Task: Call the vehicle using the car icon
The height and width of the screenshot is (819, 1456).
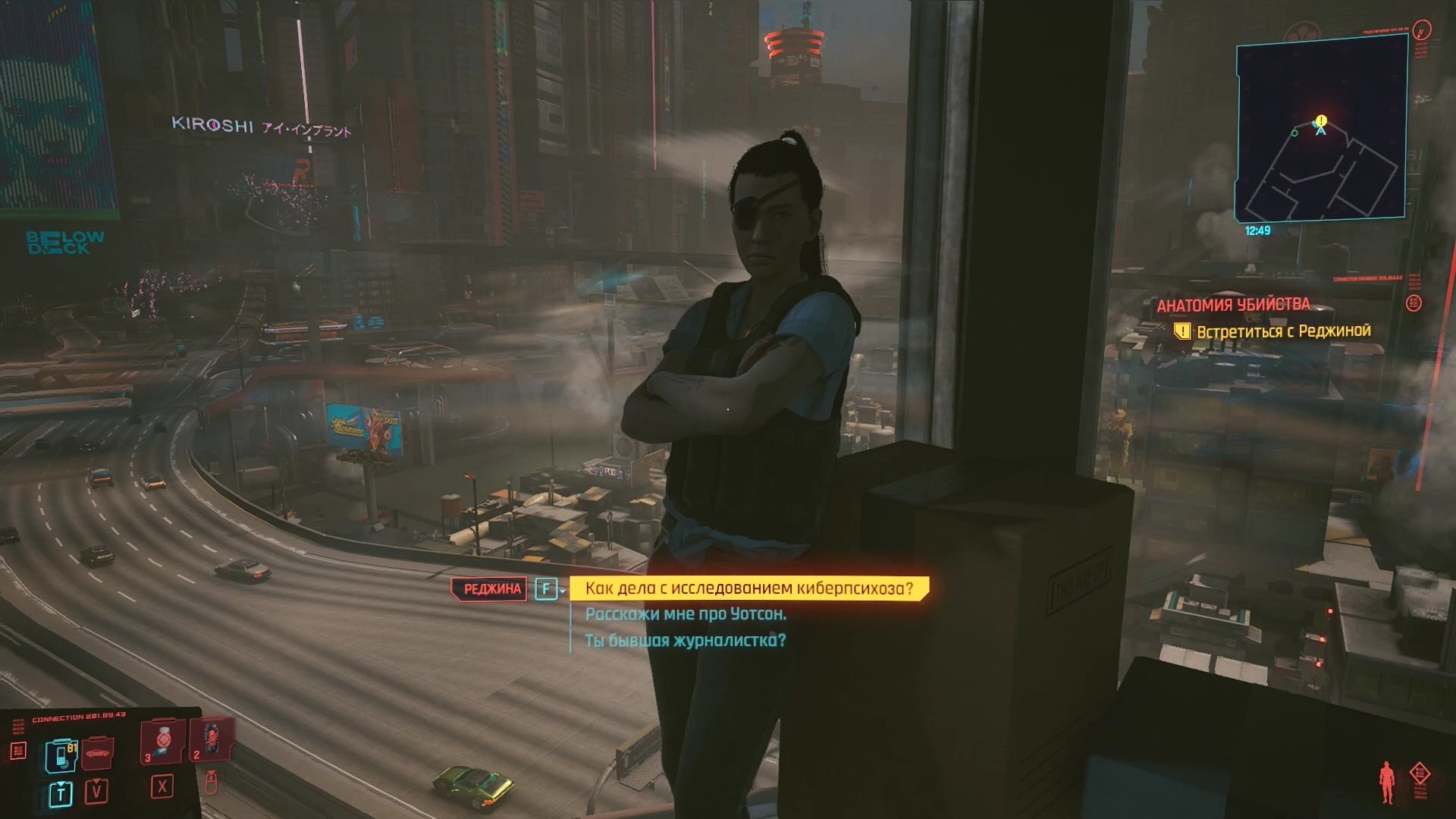Action: point(97,754)
